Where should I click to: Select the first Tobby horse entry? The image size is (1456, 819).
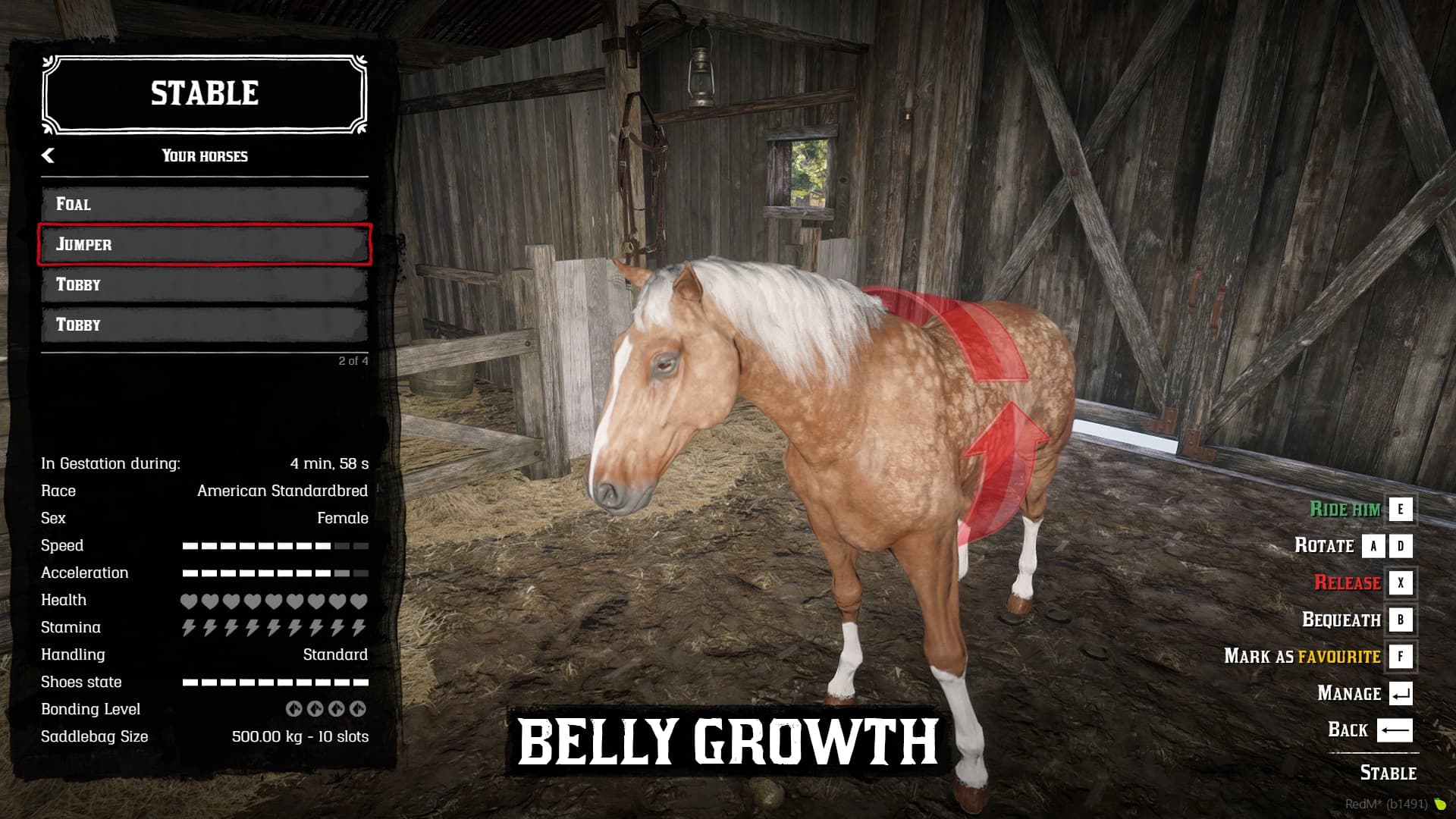tap(203, 284)
